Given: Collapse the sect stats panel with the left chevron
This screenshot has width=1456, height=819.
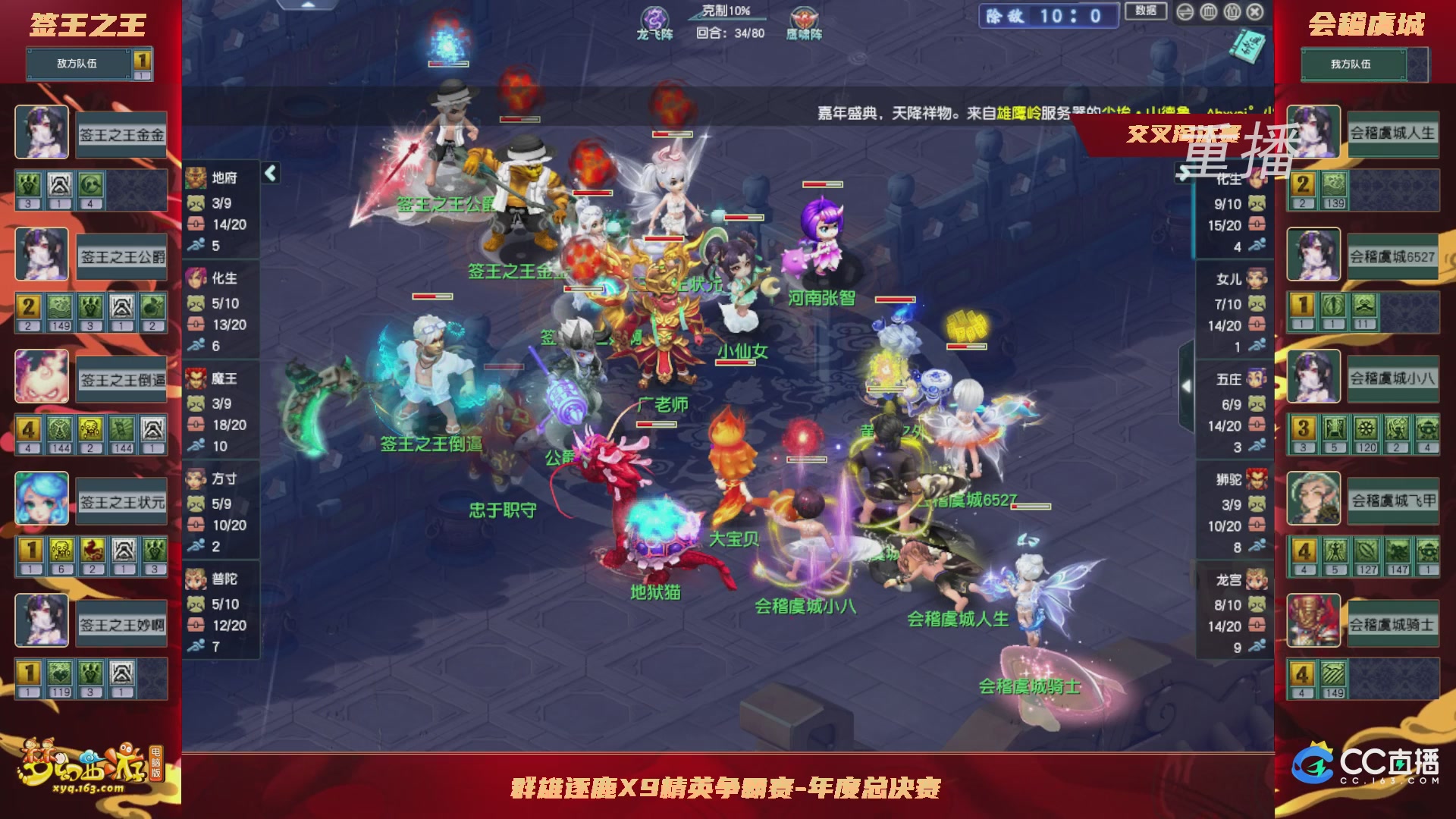Looking at the screenshot, I should tap(269, 173).
